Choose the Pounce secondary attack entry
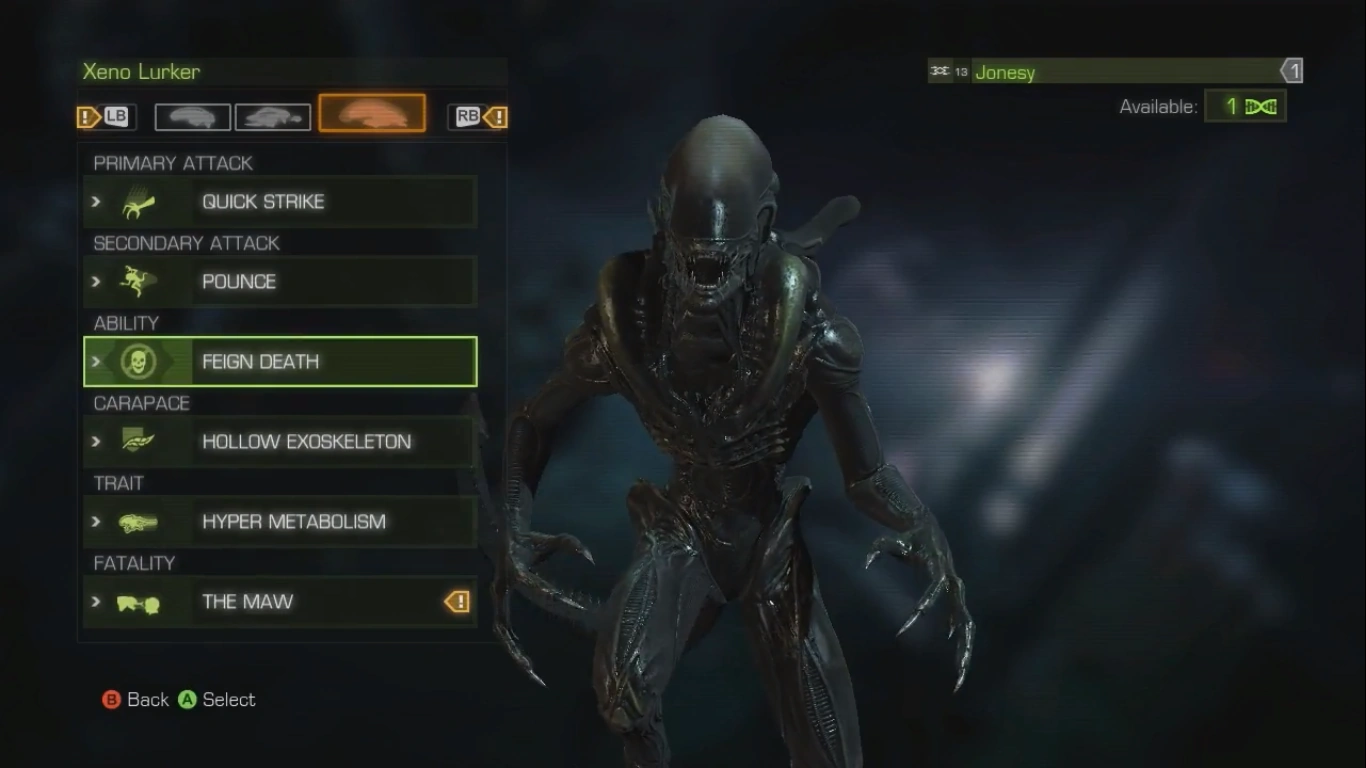Viewport: 1366px width, 768px height. pyautogui.click(x=280, y=282)
